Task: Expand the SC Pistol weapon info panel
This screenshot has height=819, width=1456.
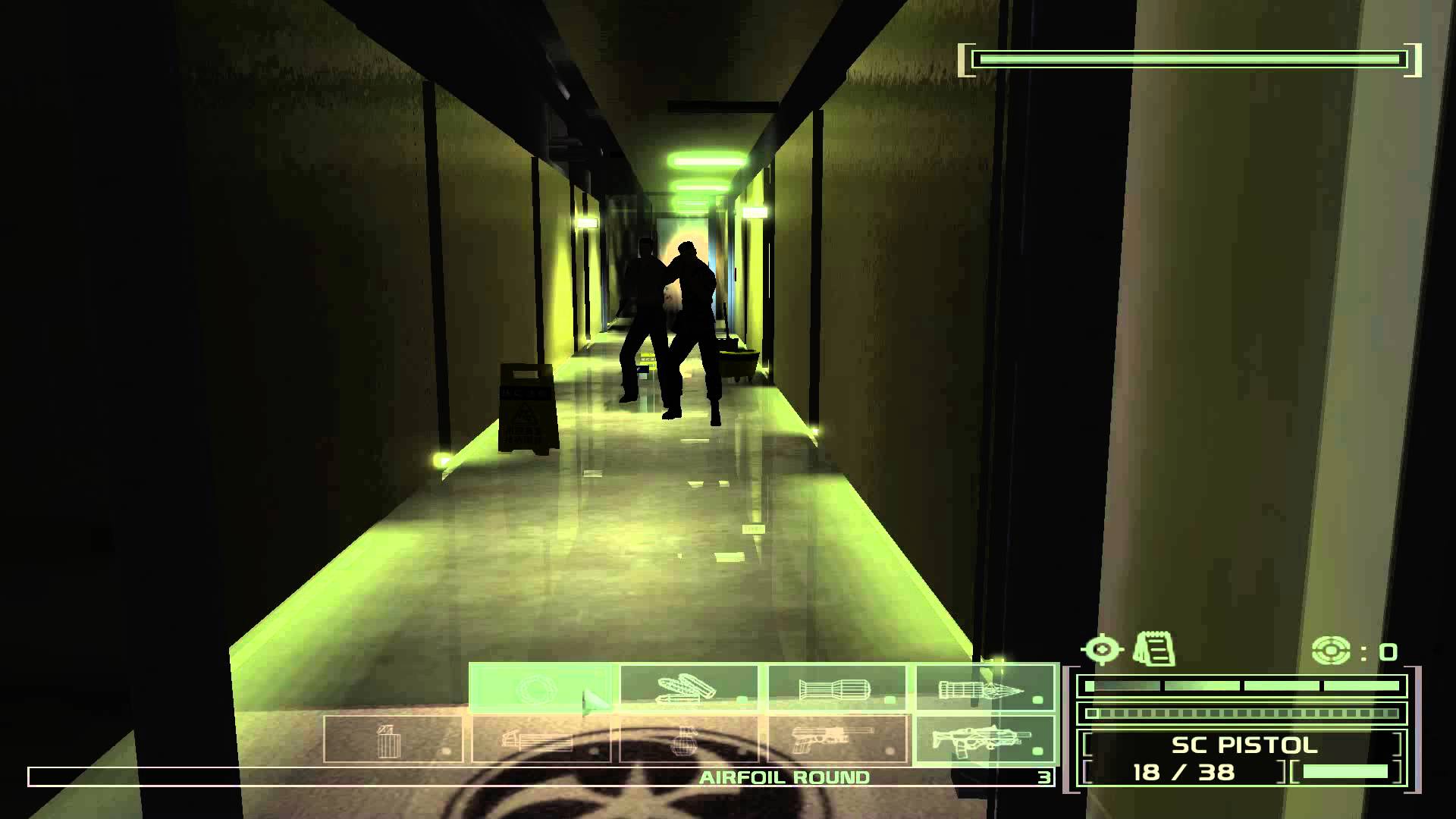Action: (x=1244, y=745)
